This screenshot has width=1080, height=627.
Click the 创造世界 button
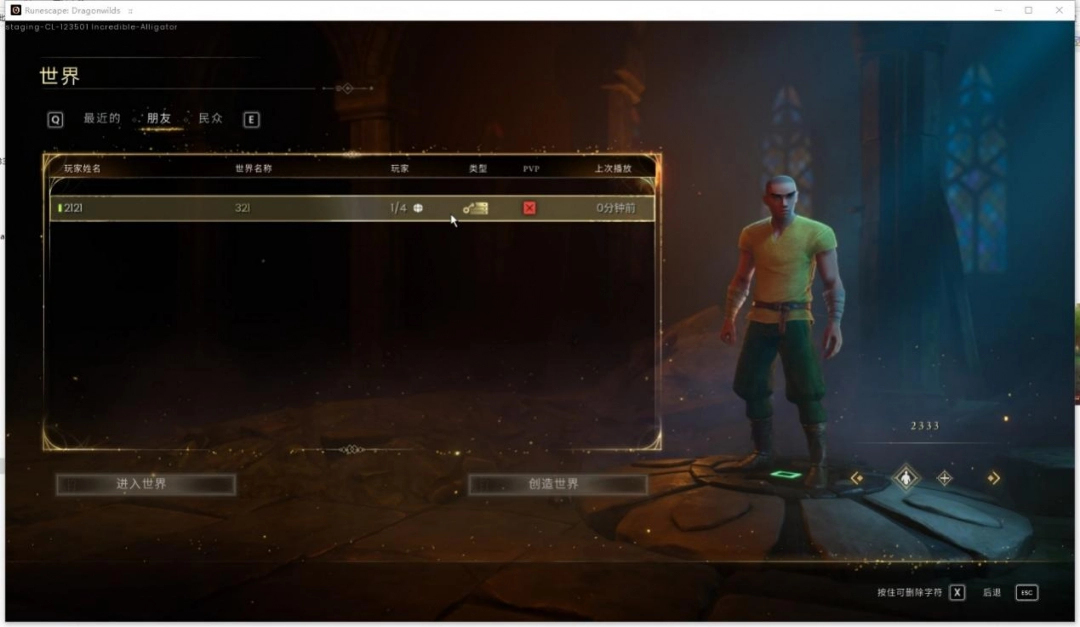click(x=557, y=484)
